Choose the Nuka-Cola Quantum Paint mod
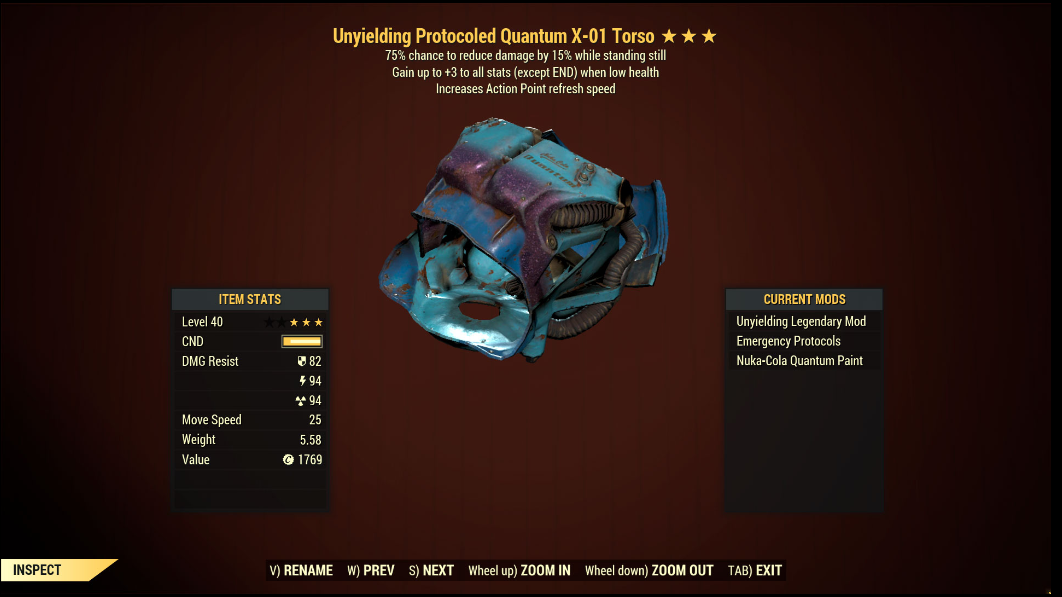 (x=799, y=361)
